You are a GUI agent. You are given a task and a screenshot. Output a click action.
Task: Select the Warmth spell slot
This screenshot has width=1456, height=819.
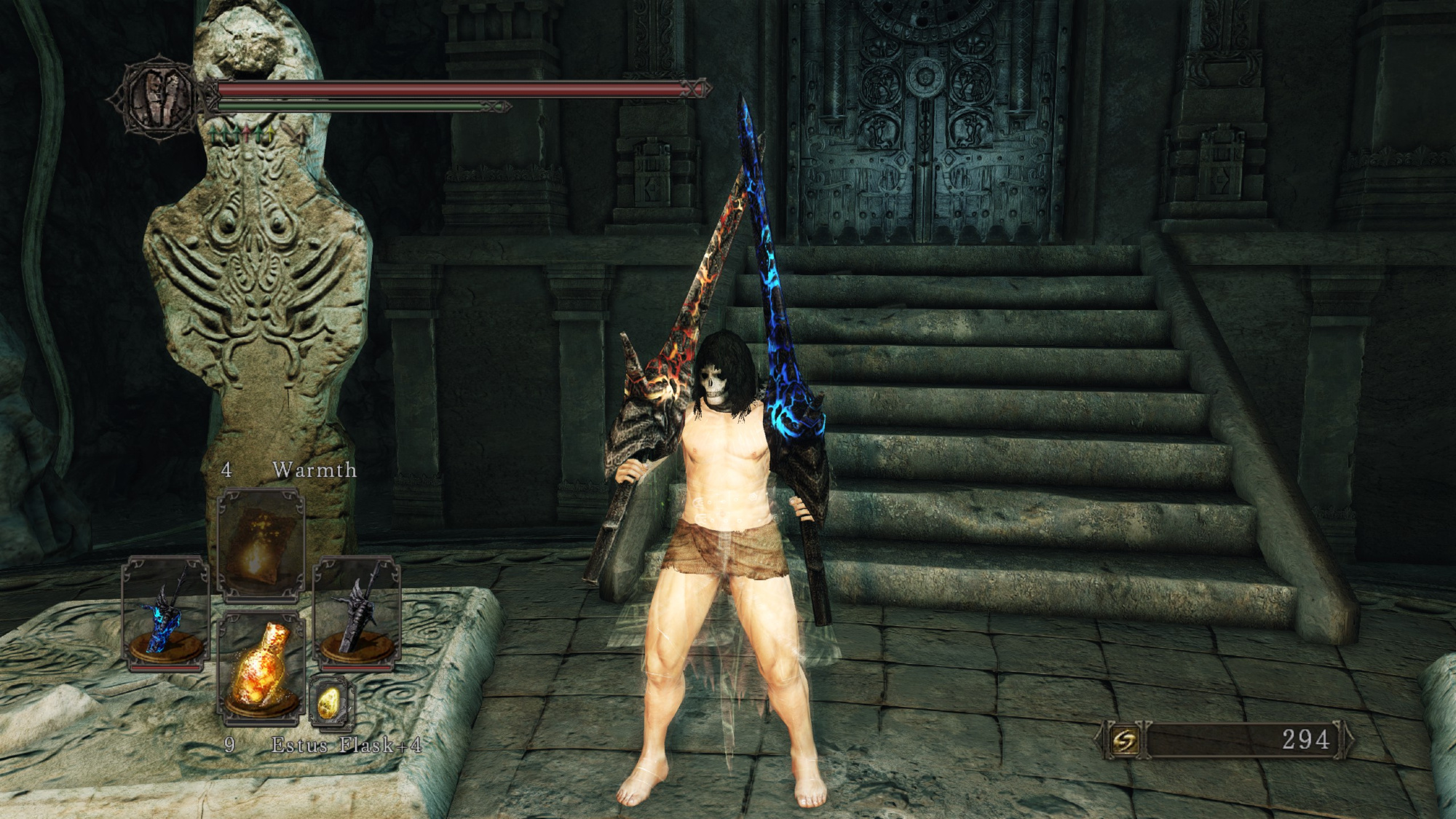click(261, 544)
